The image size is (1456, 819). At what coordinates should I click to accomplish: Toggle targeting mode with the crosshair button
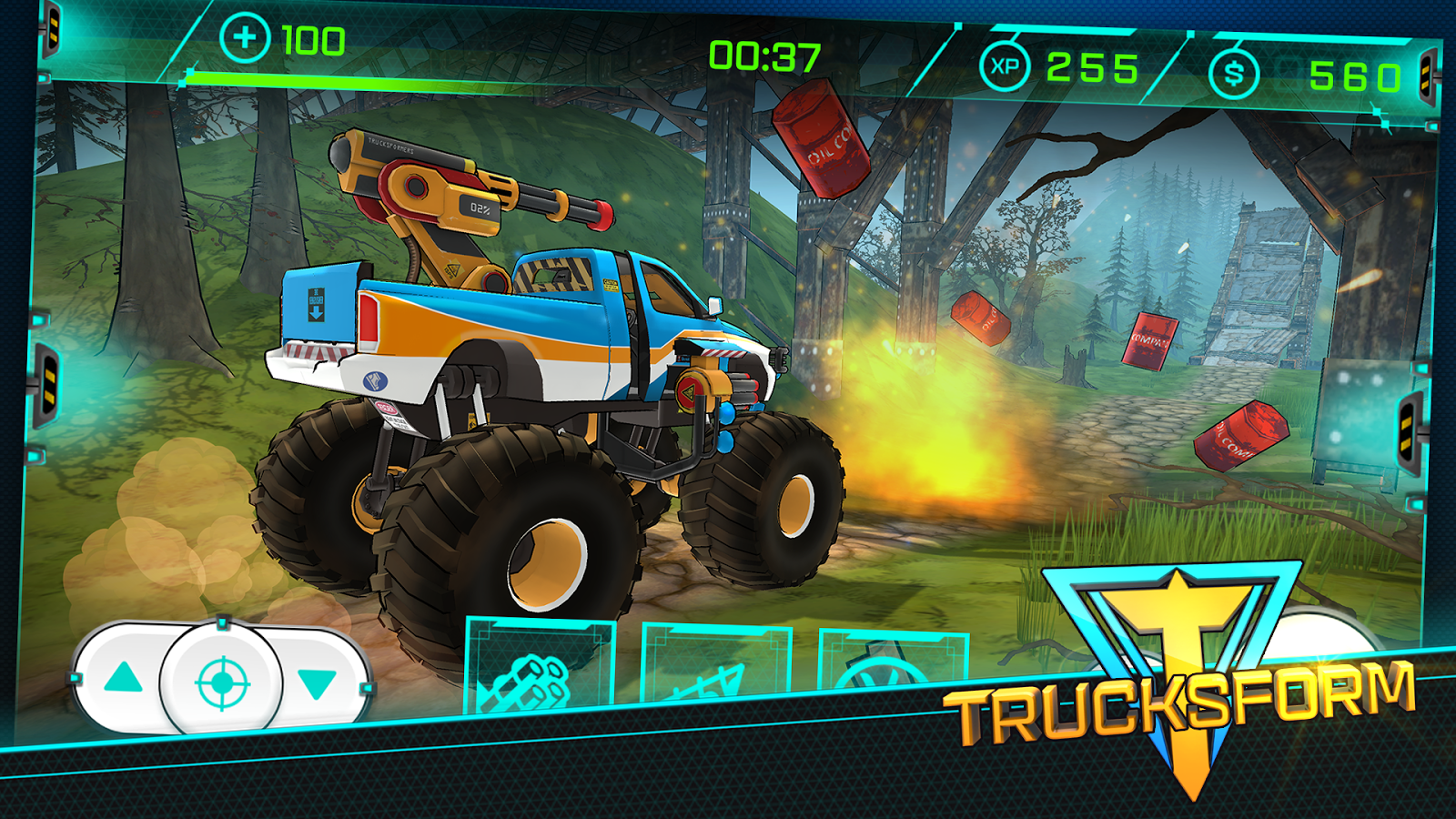tap(221, 684)
